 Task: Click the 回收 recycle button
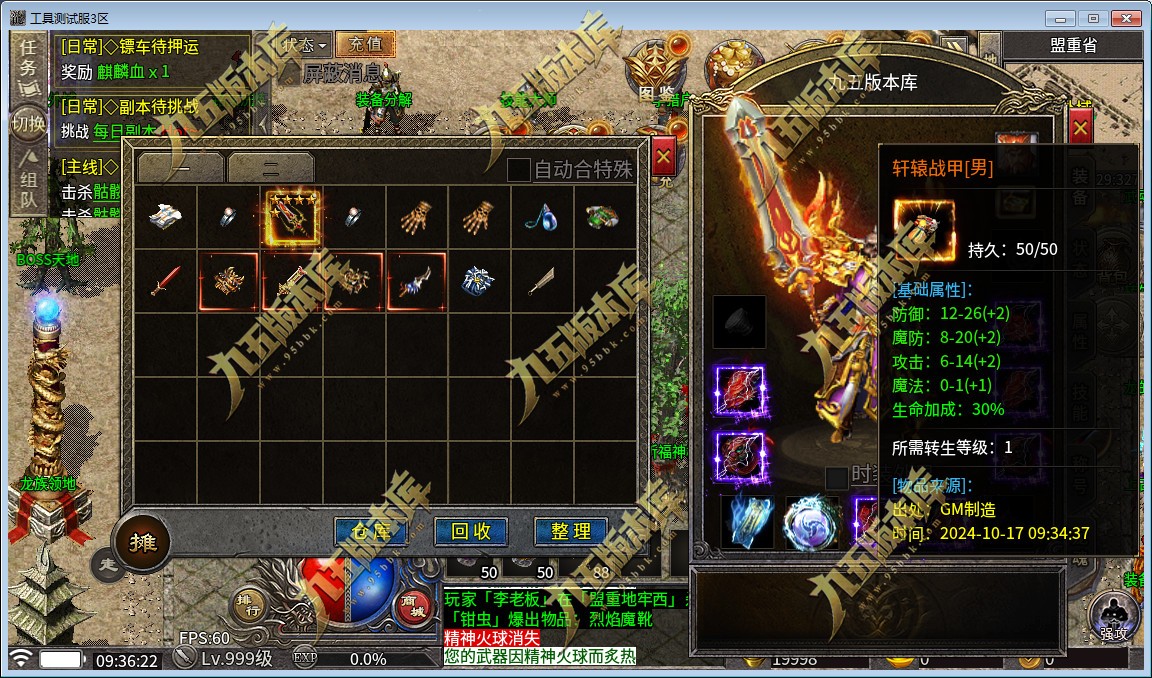pos(471,532)
